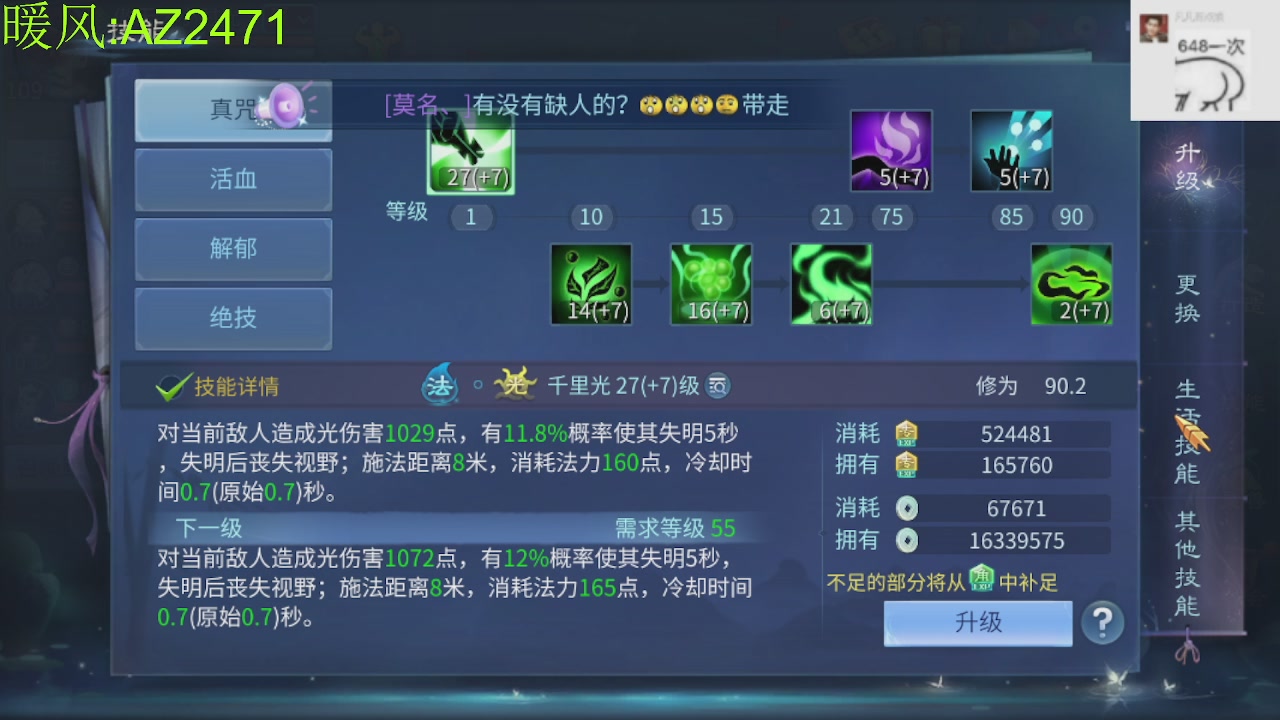
Task: Open the question mark help button
Action: [1103, 623]
